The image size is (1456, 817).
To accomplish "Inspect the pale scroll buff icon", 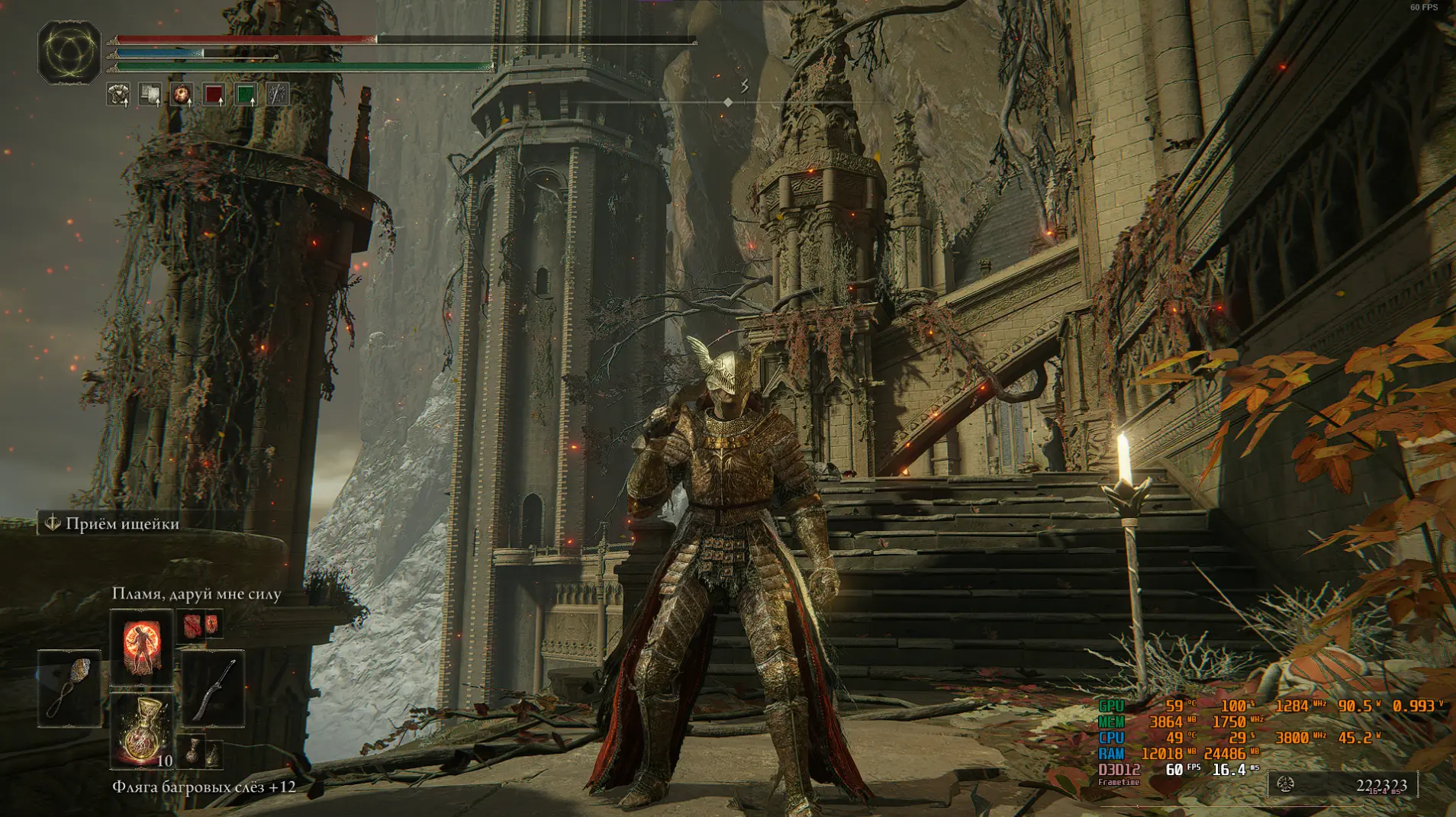I will tap(150, 95).
